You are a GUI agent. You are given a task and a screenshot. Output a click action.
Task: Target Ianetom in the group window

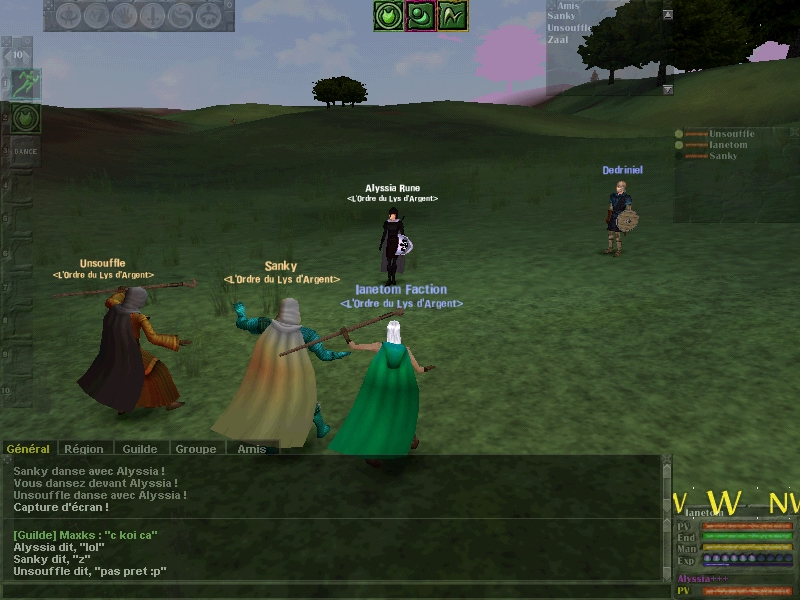[728, 145]
